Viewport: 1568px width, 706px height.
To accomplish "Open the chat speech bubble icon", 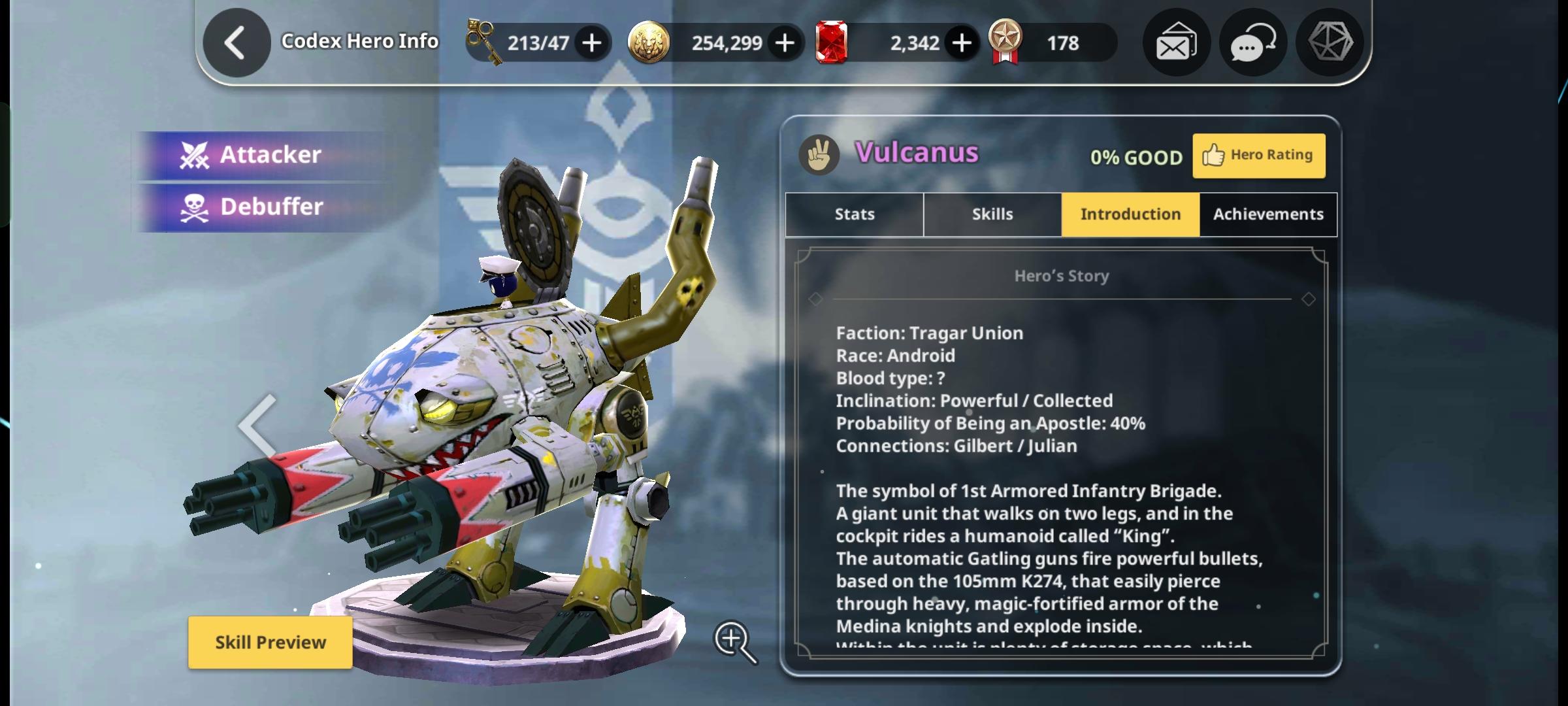I will pyautogui.click(x=1252, y=43).
